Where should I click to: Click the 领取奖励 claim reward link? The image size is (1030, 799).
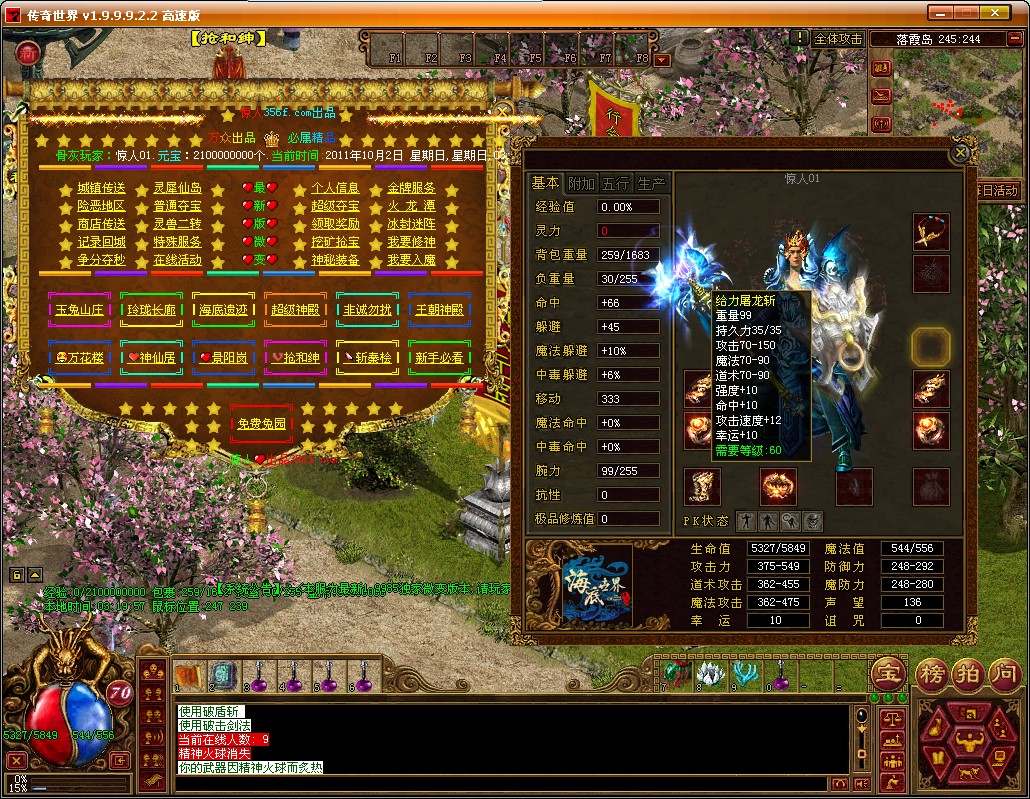(336, 224)
